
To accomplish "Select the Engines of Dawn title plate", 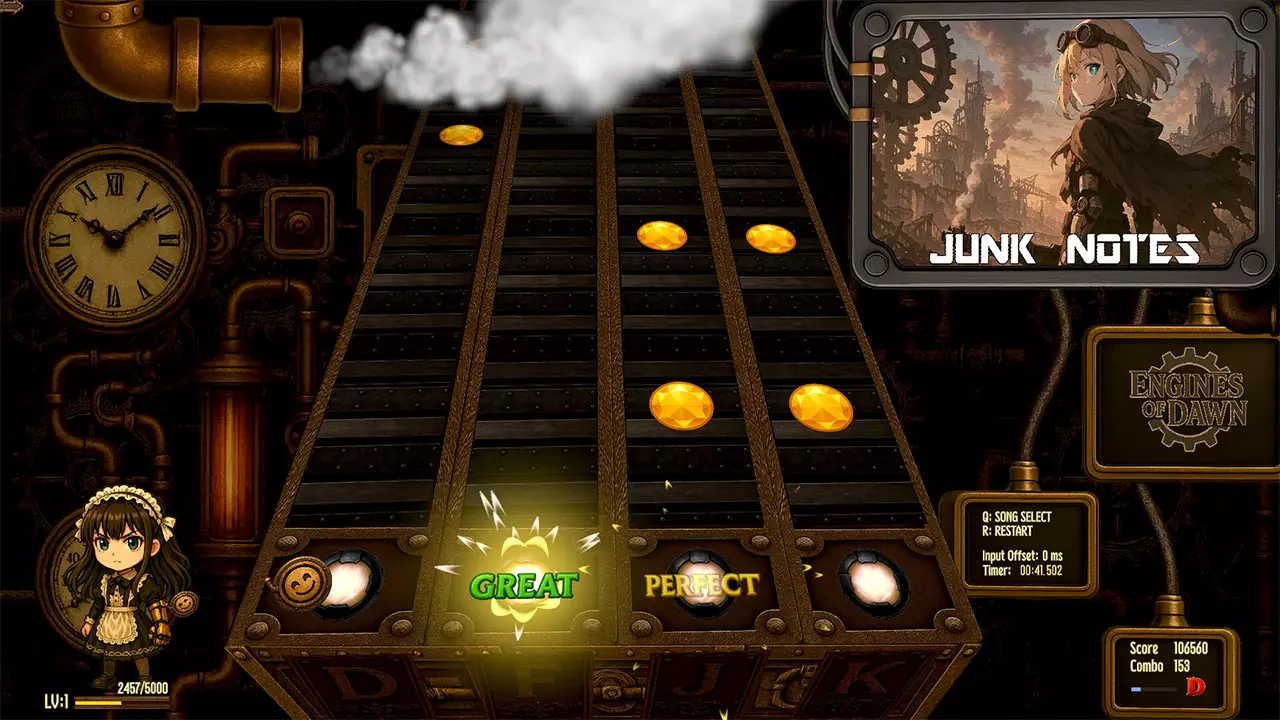I will (1186, 400).
